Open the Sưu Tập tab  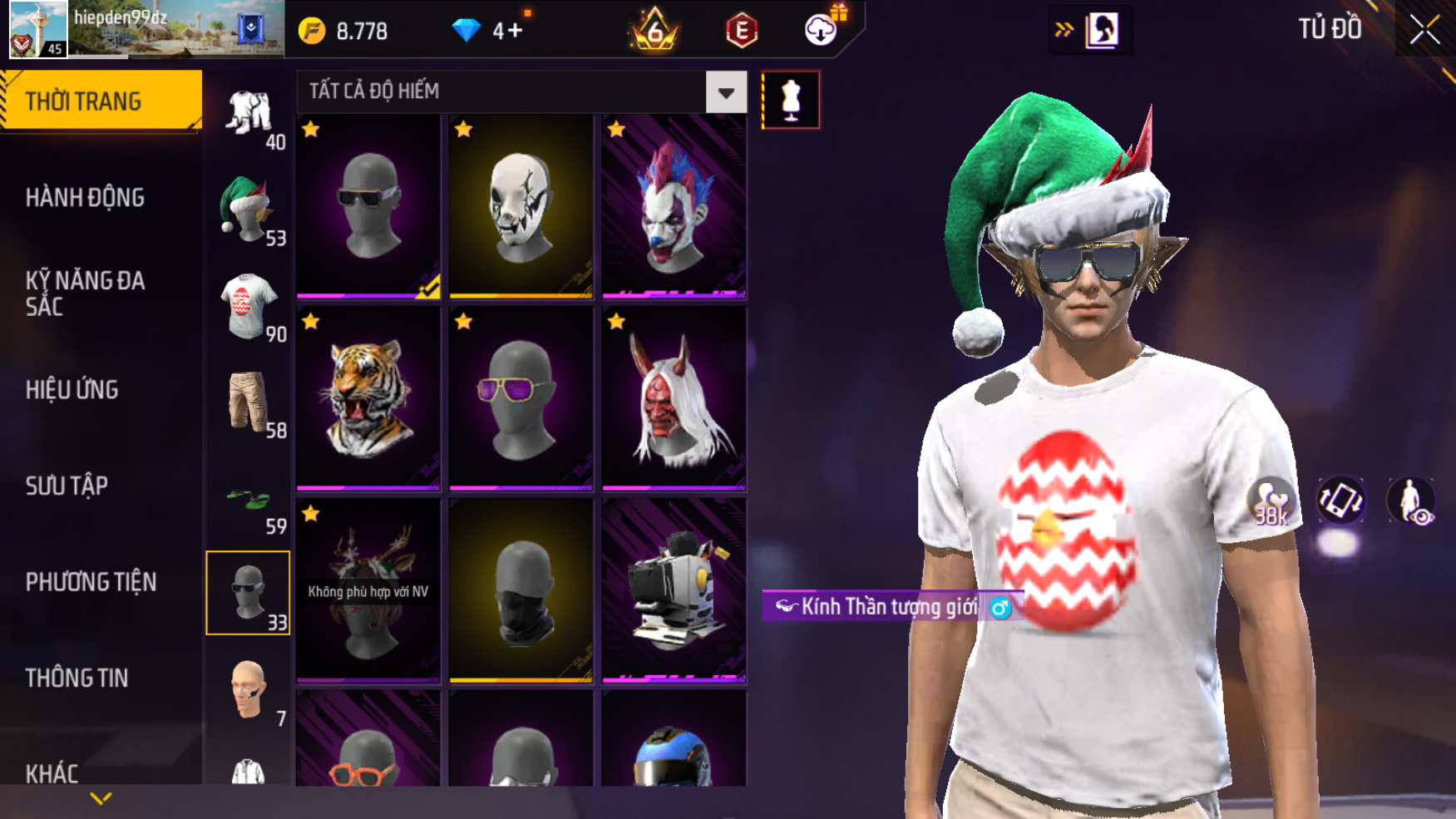pyautogui.click(x=67, y=486)
